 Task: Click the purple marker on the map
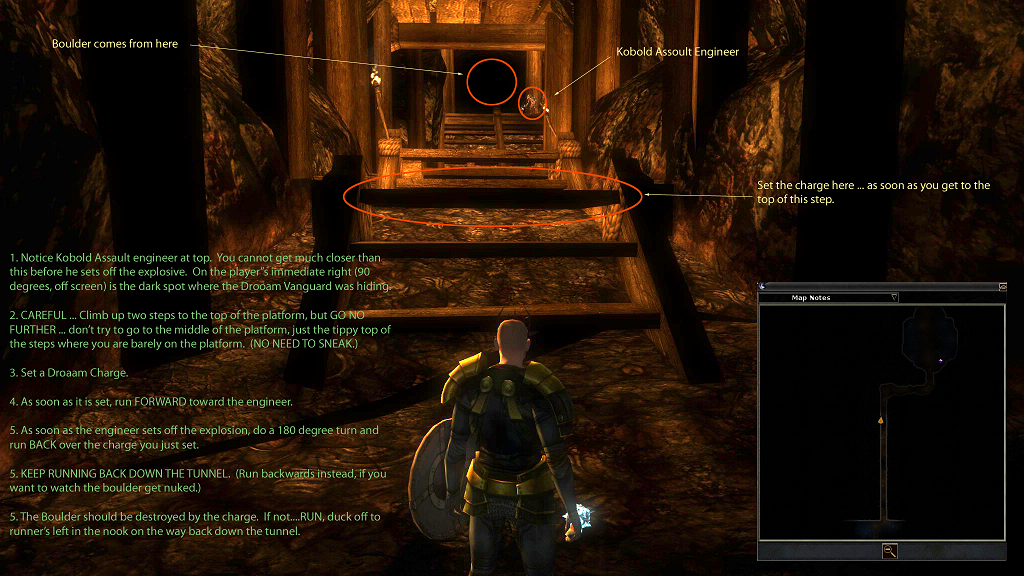(x=941, y=360)
